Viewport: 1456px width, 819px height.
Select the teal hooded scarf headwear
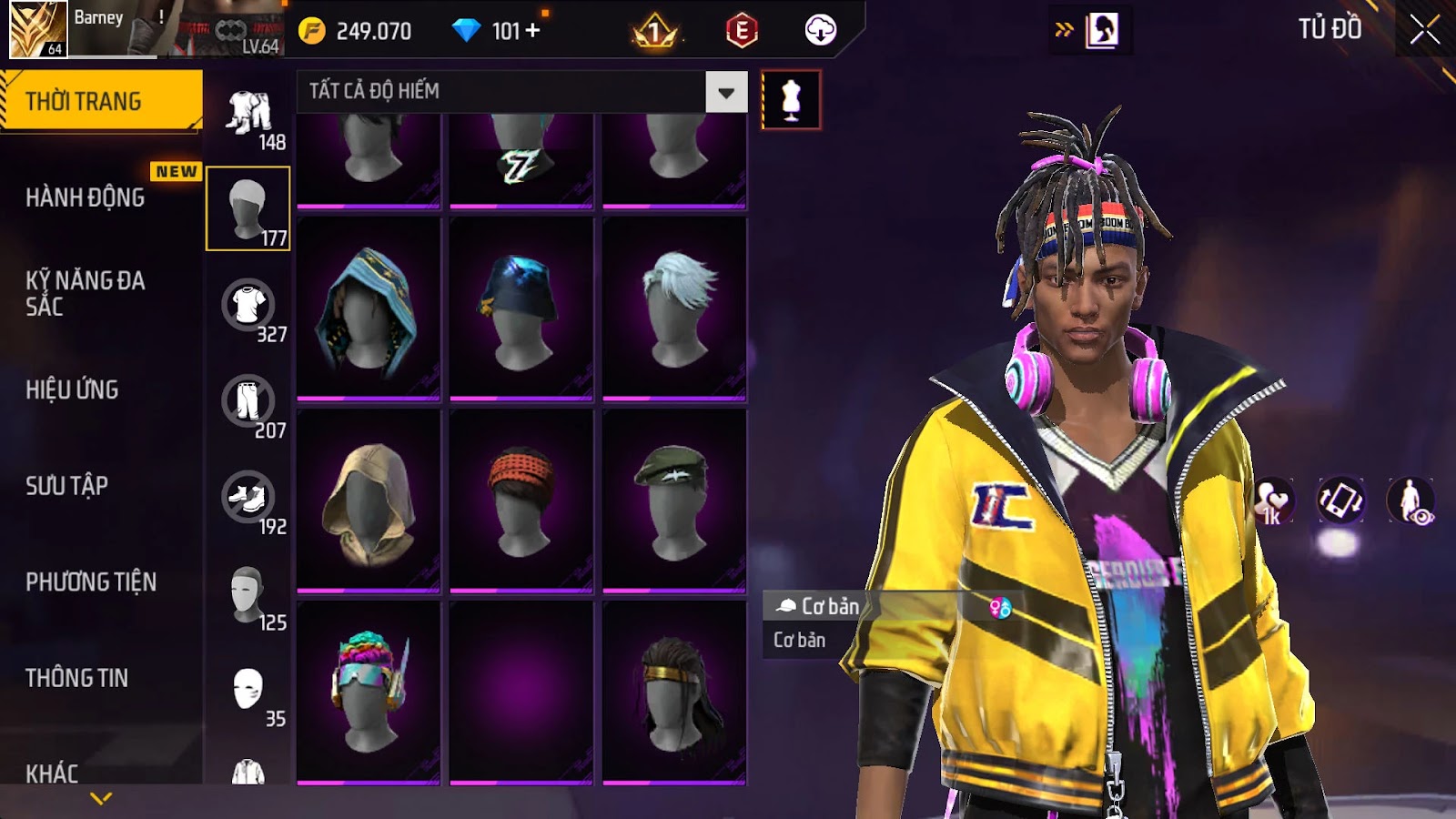[369, 308]
